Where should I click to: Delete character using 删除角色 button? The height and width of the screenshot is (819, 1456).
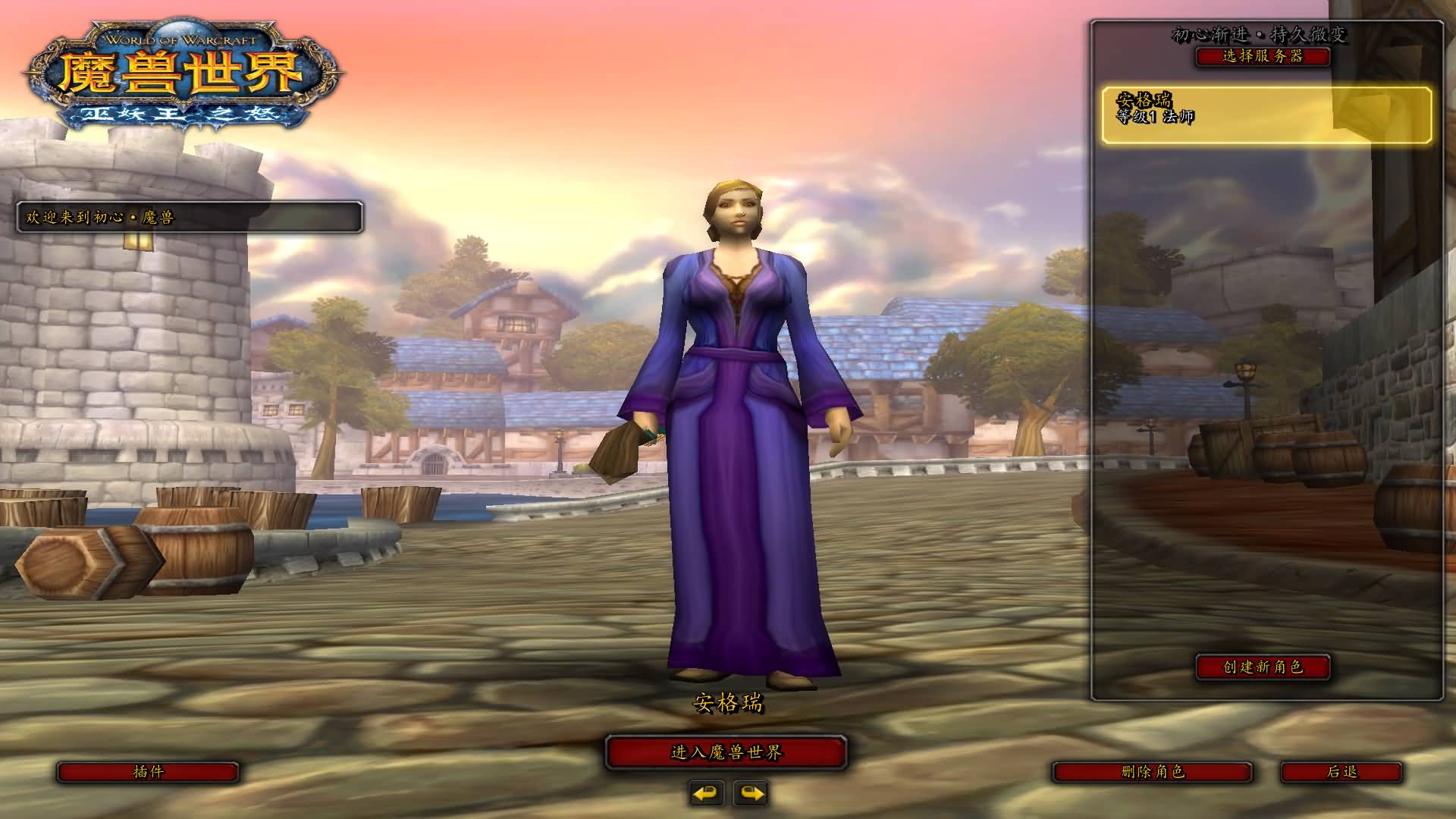[x=1152, y=772]
